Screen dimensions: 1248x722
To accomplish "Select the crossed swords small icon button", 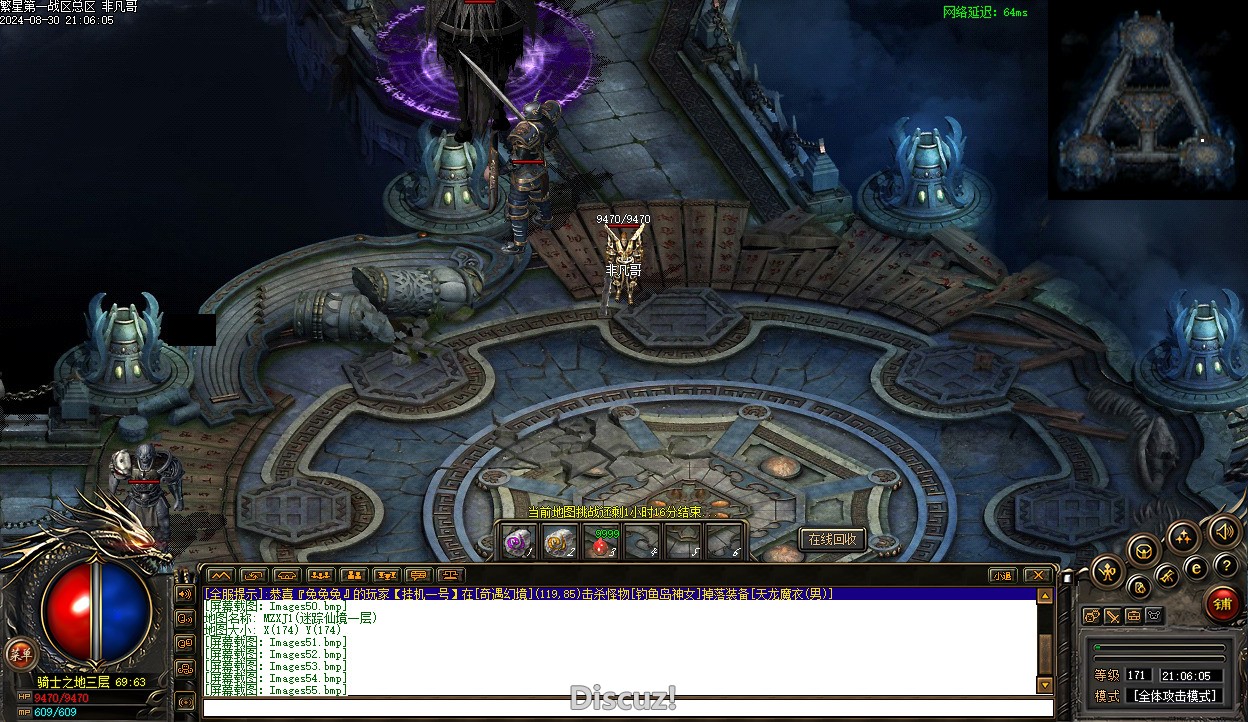I will coord(1111,616).
